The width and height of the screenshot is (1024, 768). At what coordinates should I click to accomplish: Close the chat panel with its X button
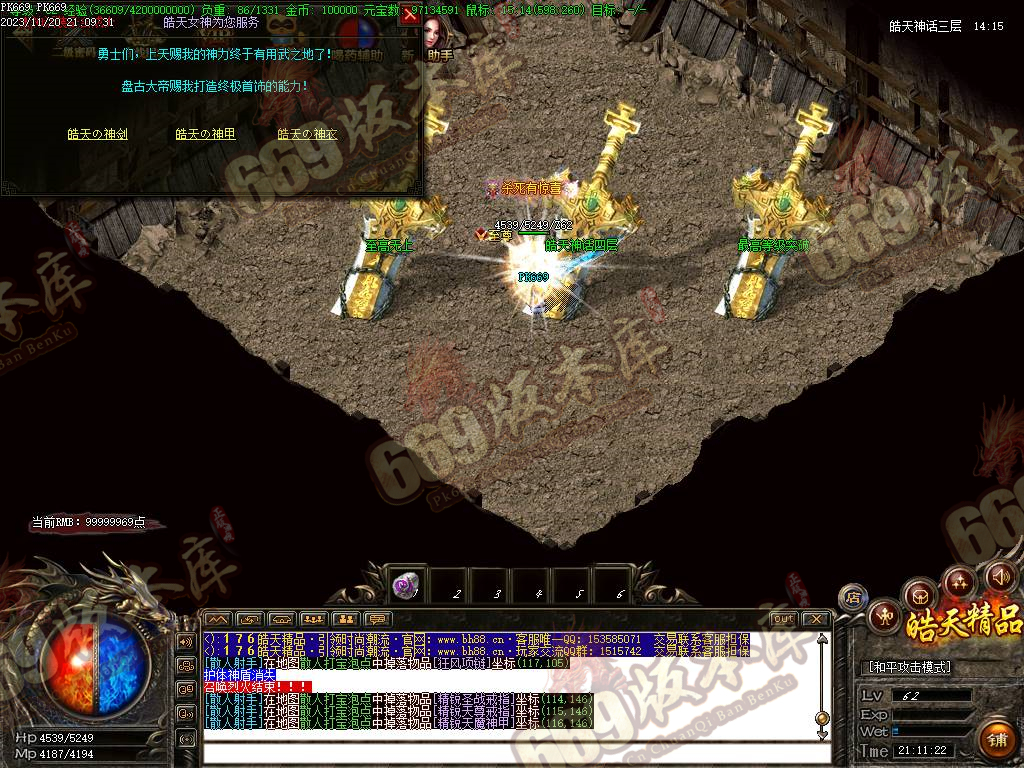(815, 619)
